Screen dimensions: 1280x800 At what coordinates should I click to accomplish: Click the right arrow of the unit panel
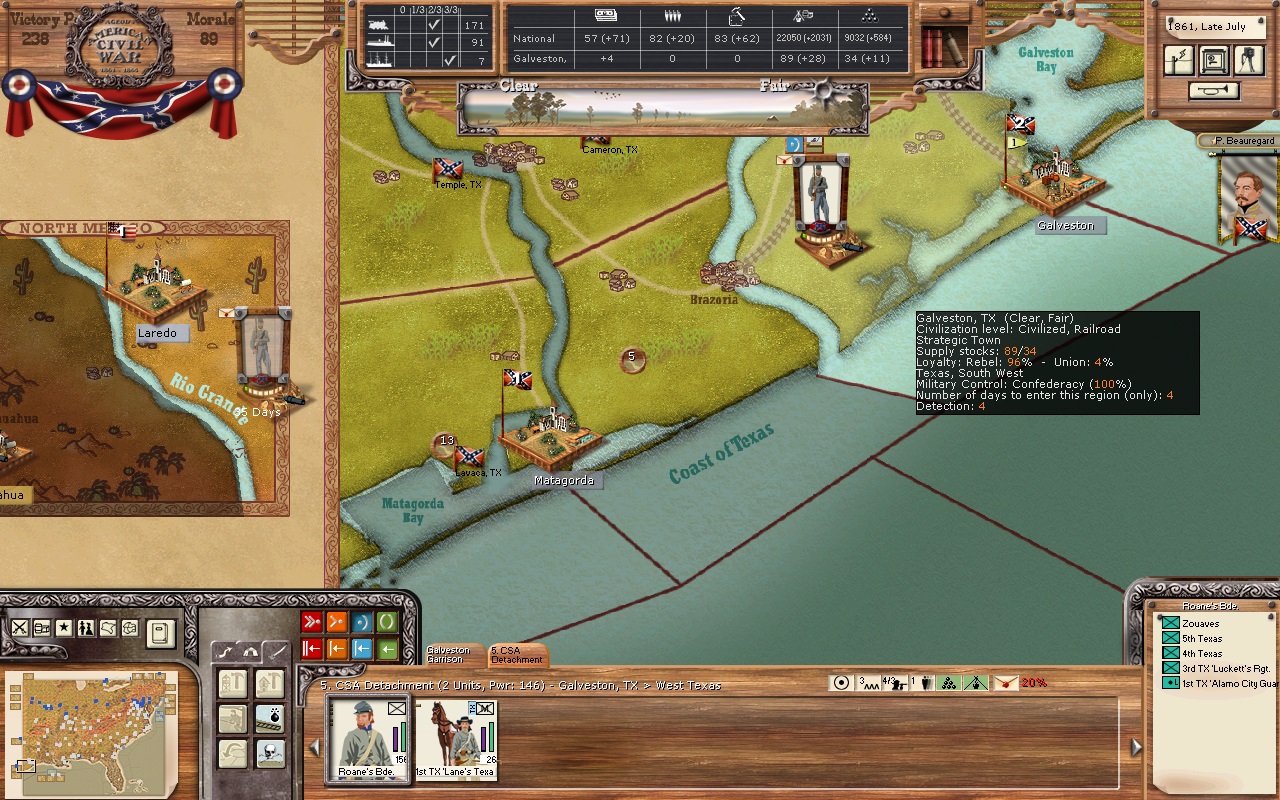(1136, 747)
